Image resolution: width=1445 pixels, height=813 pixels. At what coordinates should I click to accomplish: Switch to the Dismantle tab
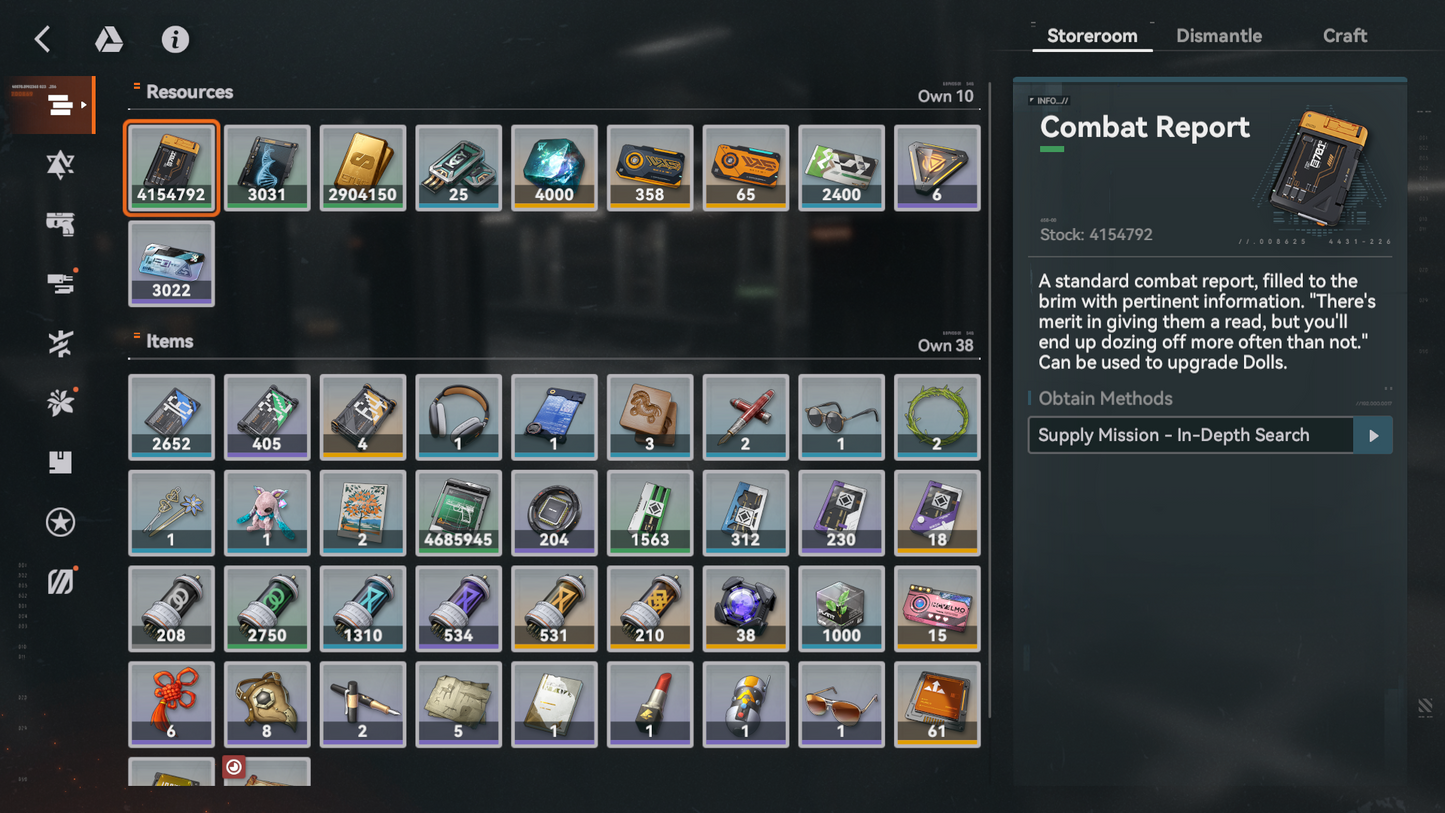click(x=1218, y=36)
